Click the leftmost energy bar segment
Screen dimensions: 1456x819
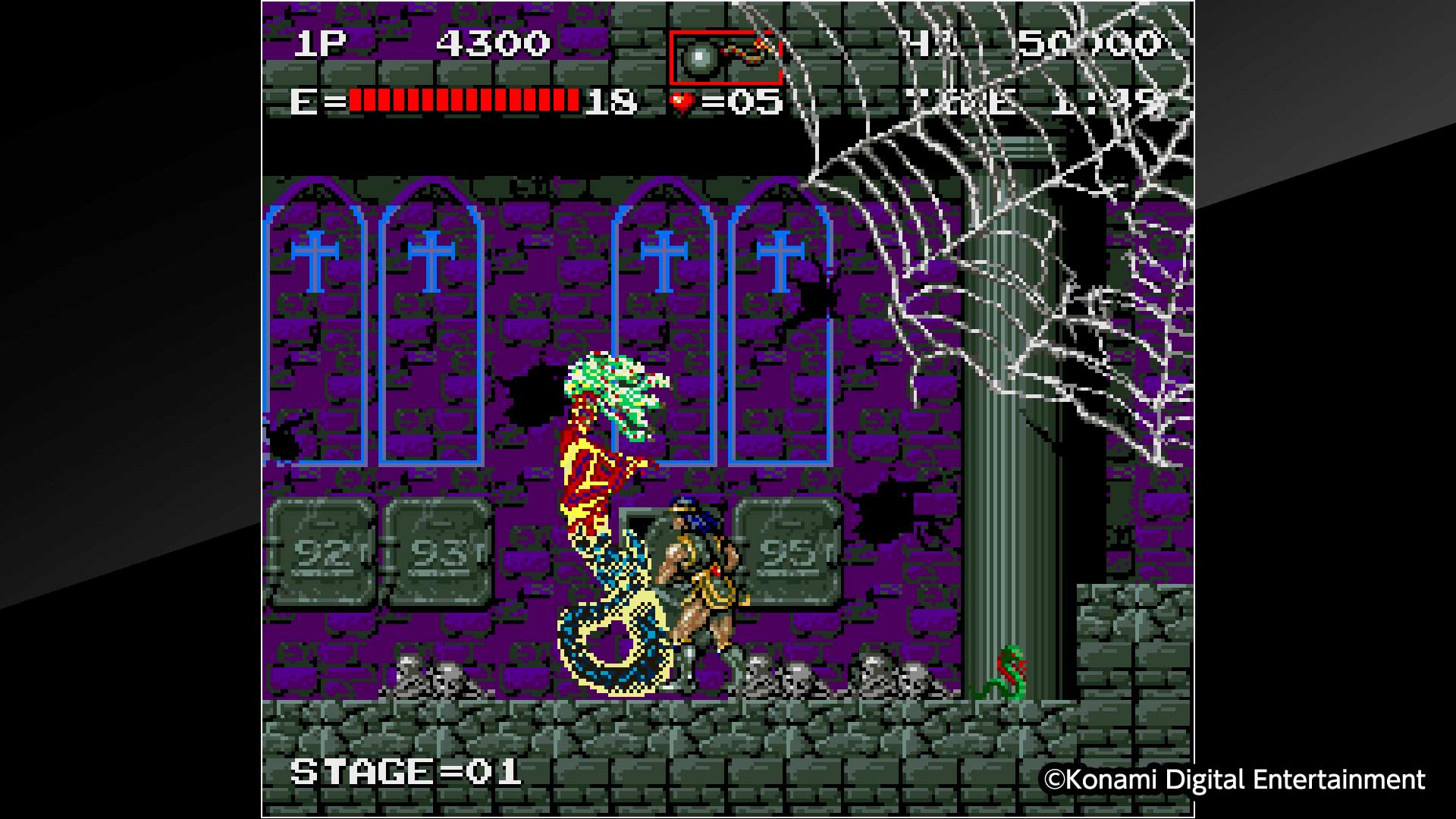click(x=356, y=101)
